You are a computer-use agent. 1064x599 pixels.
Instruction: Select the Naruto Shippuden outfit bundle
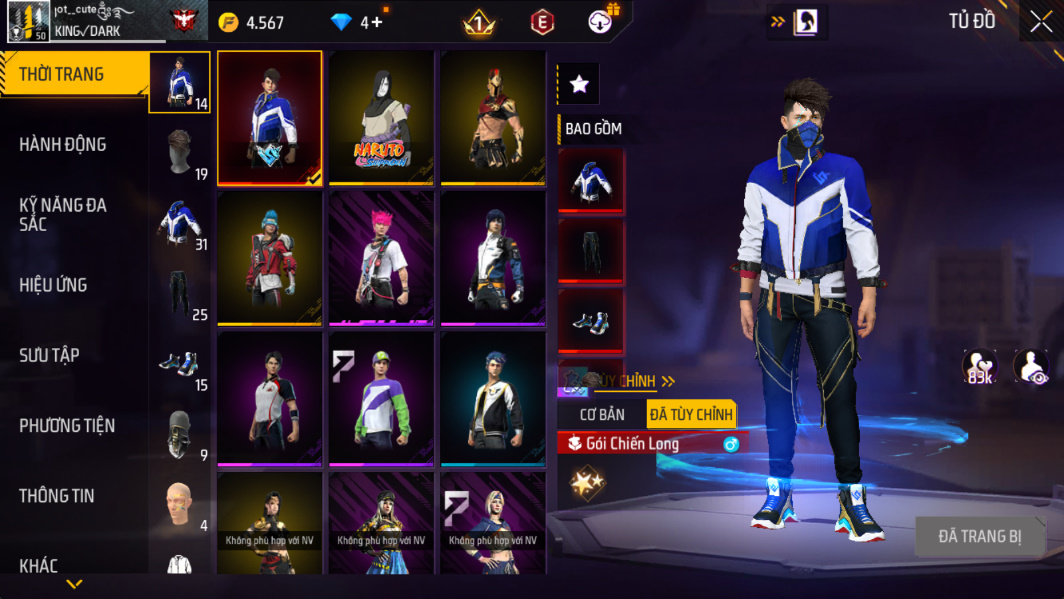pos(381,118)
